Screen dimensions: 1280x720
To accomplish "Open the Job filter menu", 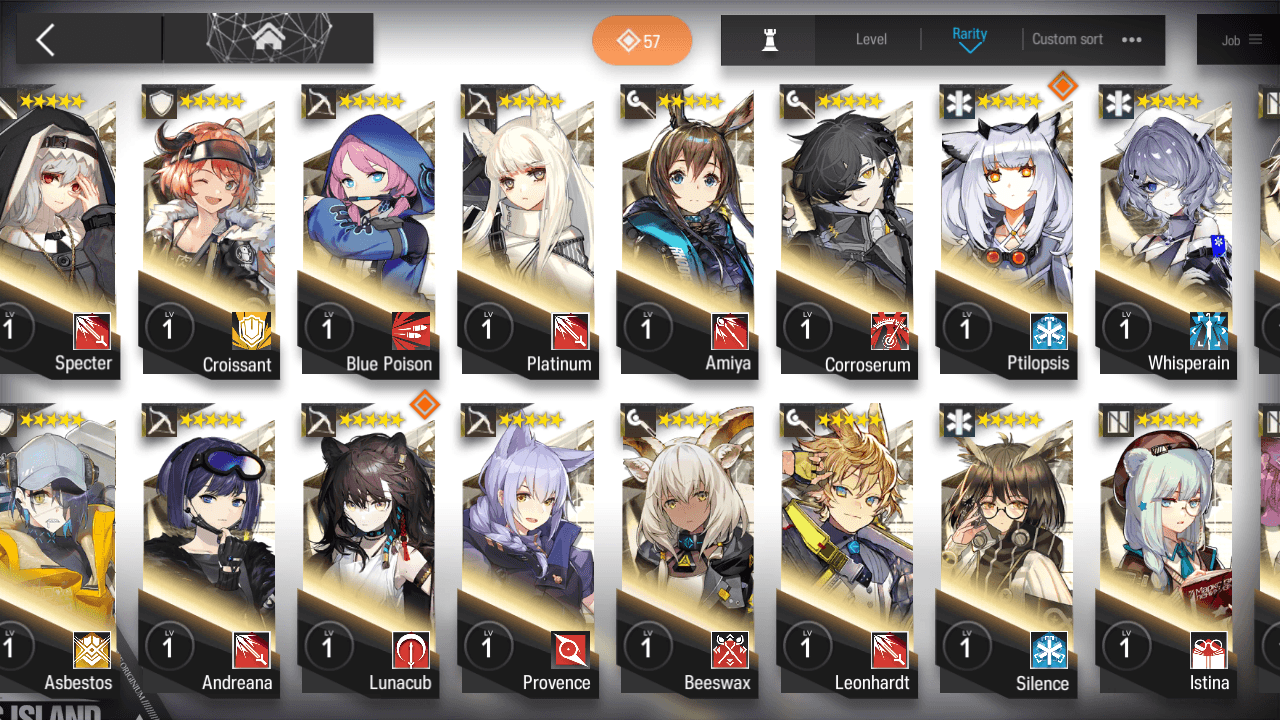I will click(1240, 40).
